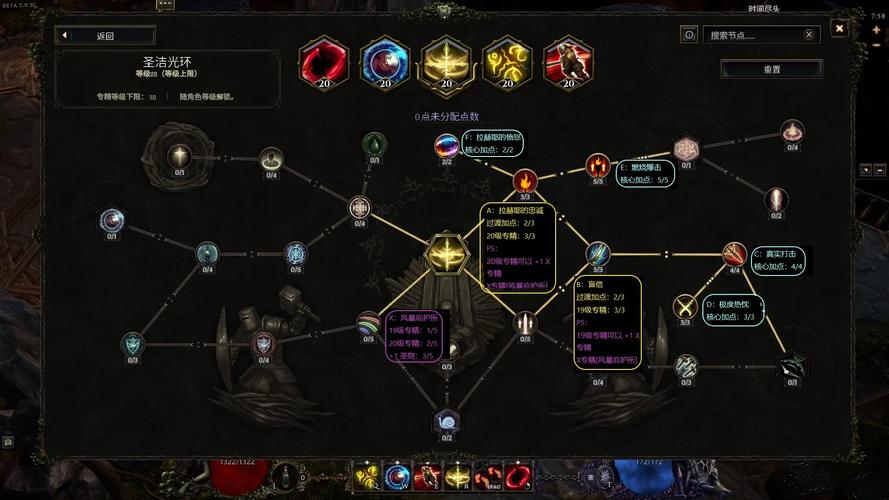Click the green droplet node showing 0/3

point(374,145)
